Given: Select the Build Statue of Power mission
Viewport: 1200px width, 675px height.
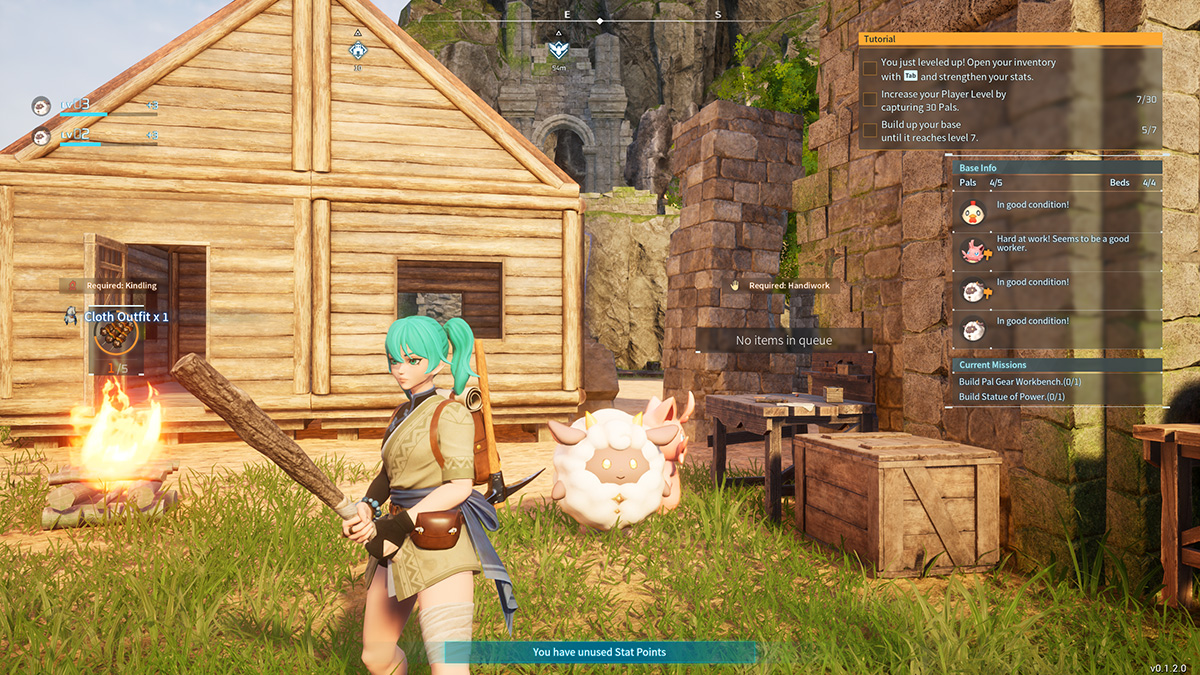Looking at the screenshot, I should (1012, 397).
